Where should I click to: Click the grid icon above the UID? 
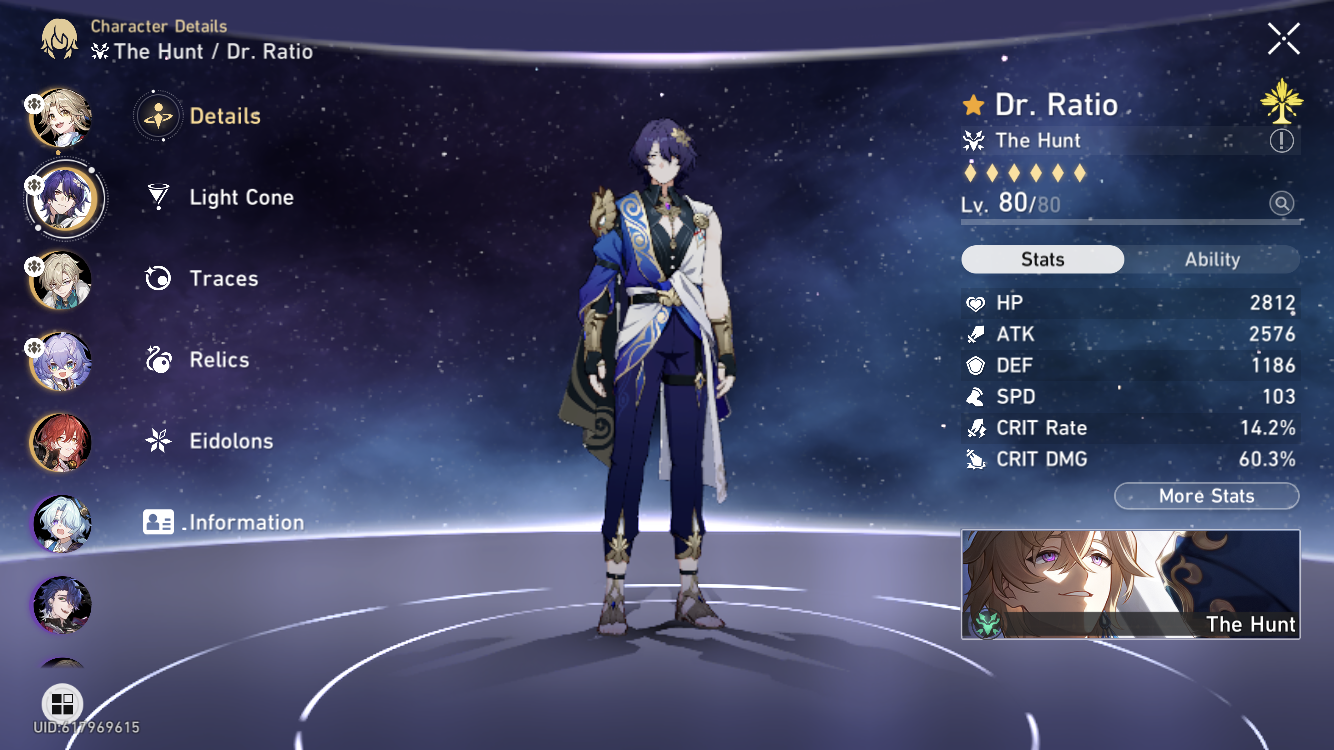tap(62, 703)
